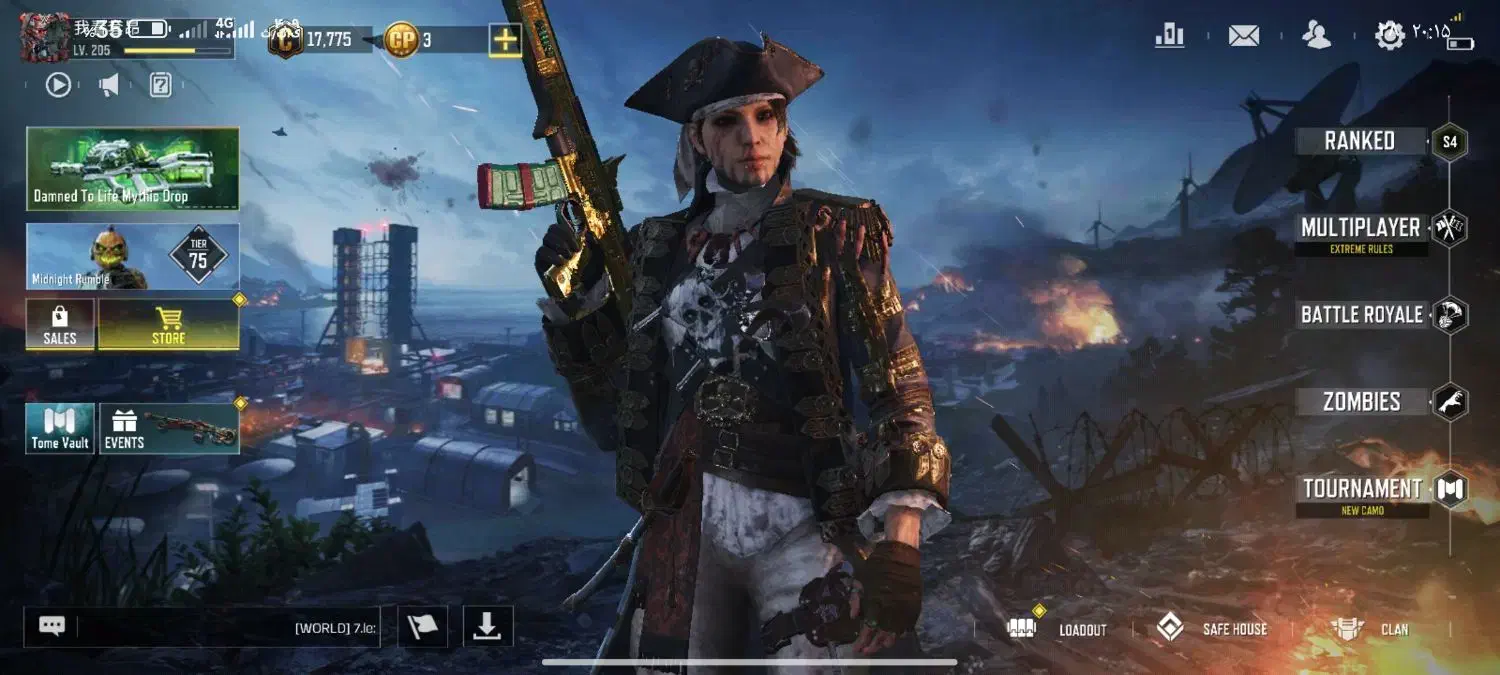Open the Store

(x=168, y=325)
